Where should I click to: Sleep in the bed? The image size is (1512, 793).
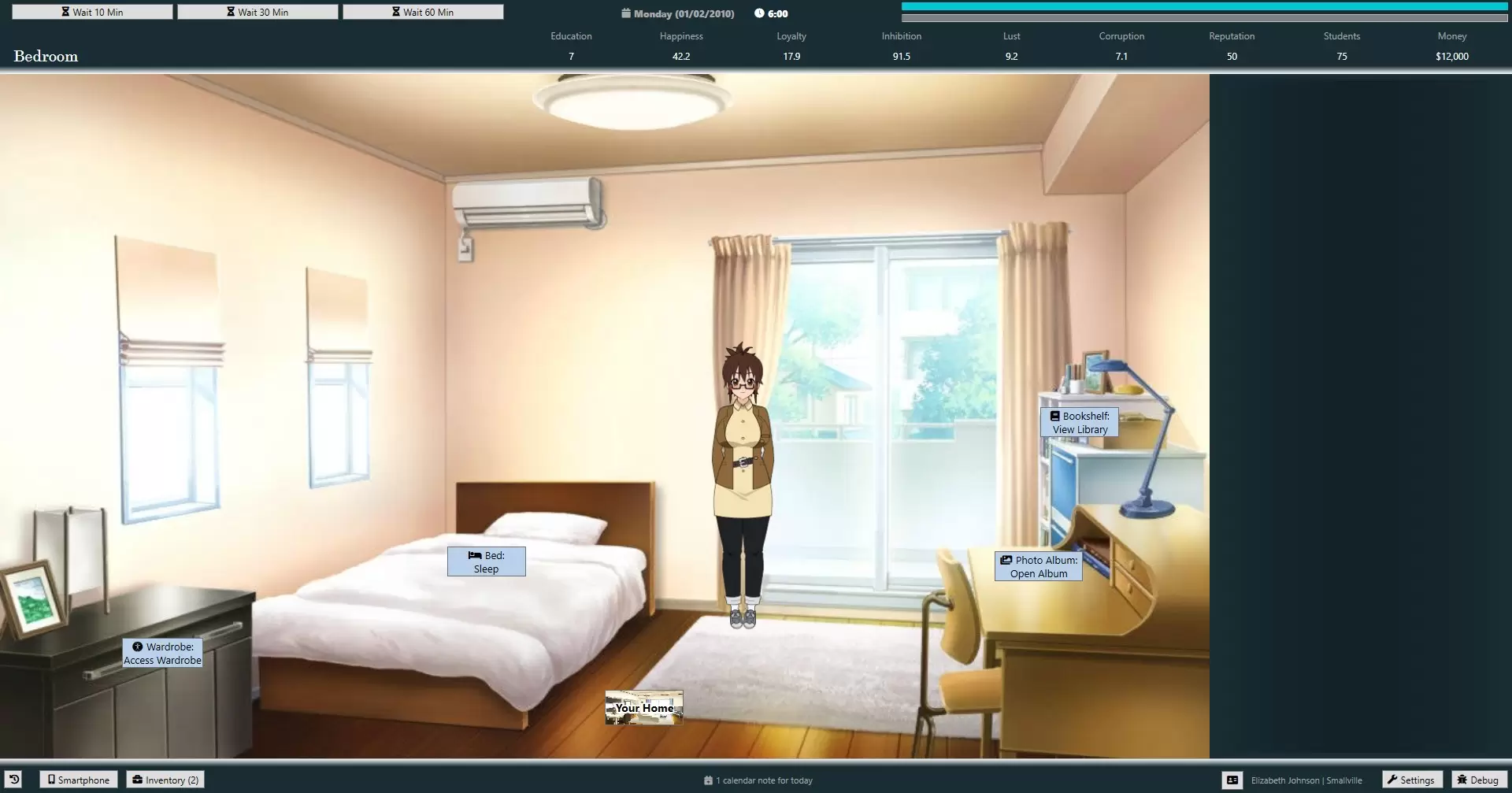486,562
